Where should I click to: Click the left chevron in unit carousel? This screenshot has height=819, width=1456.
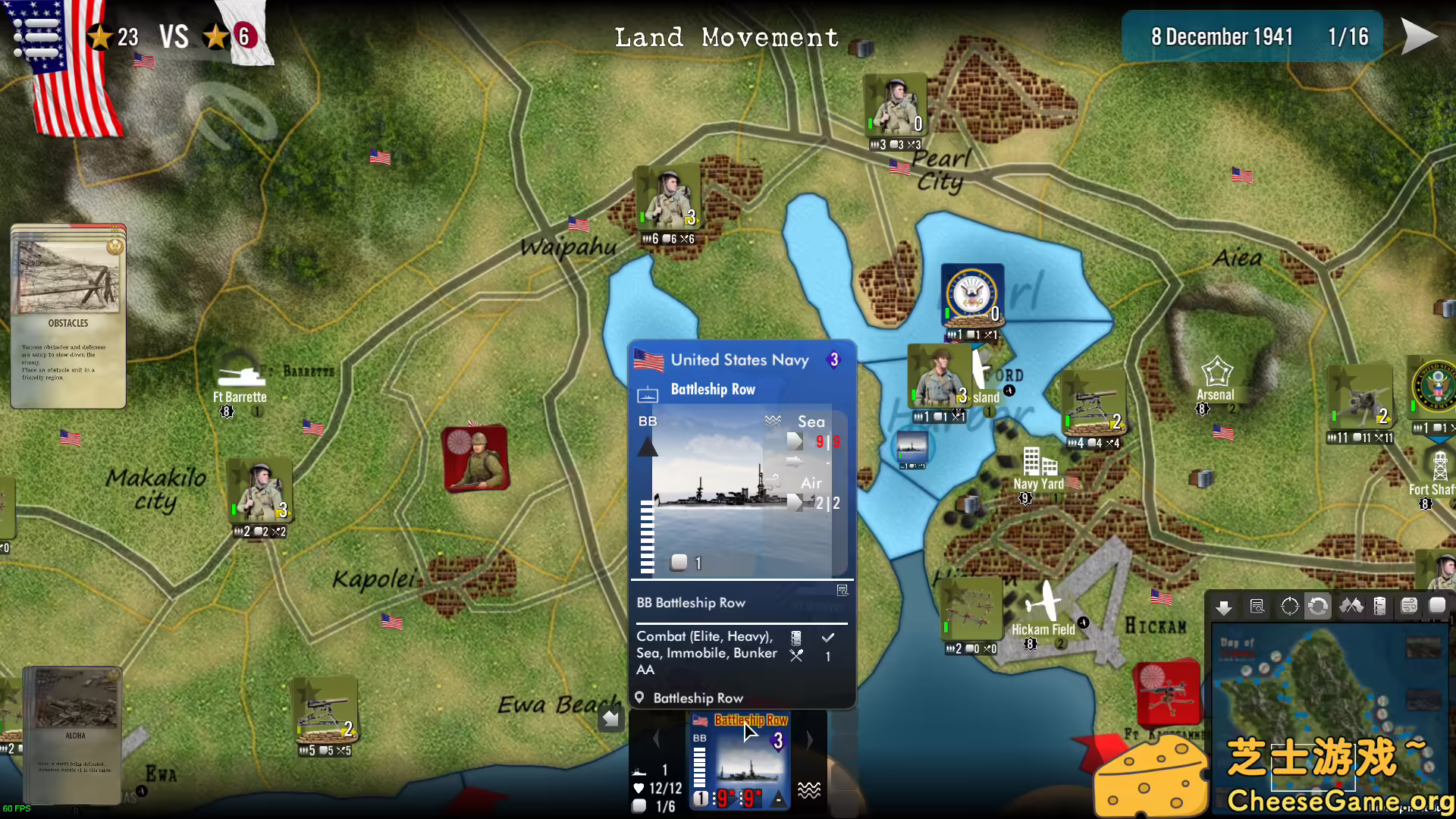655,738
